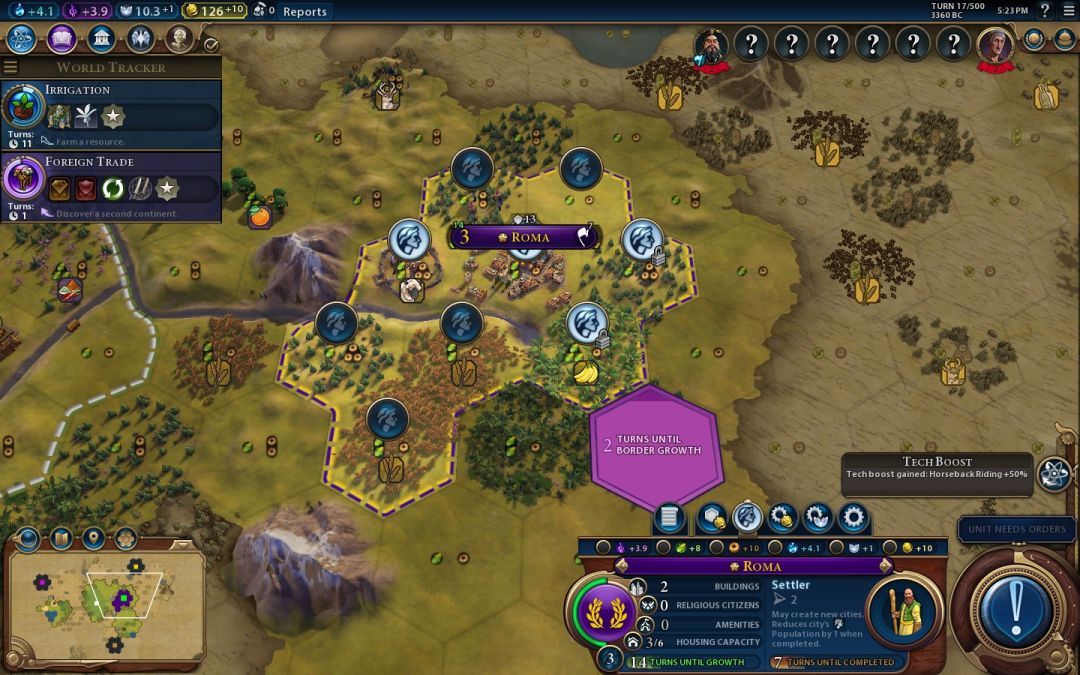Click the Settler production portrait
The image size is (1080, 675).
903,611
